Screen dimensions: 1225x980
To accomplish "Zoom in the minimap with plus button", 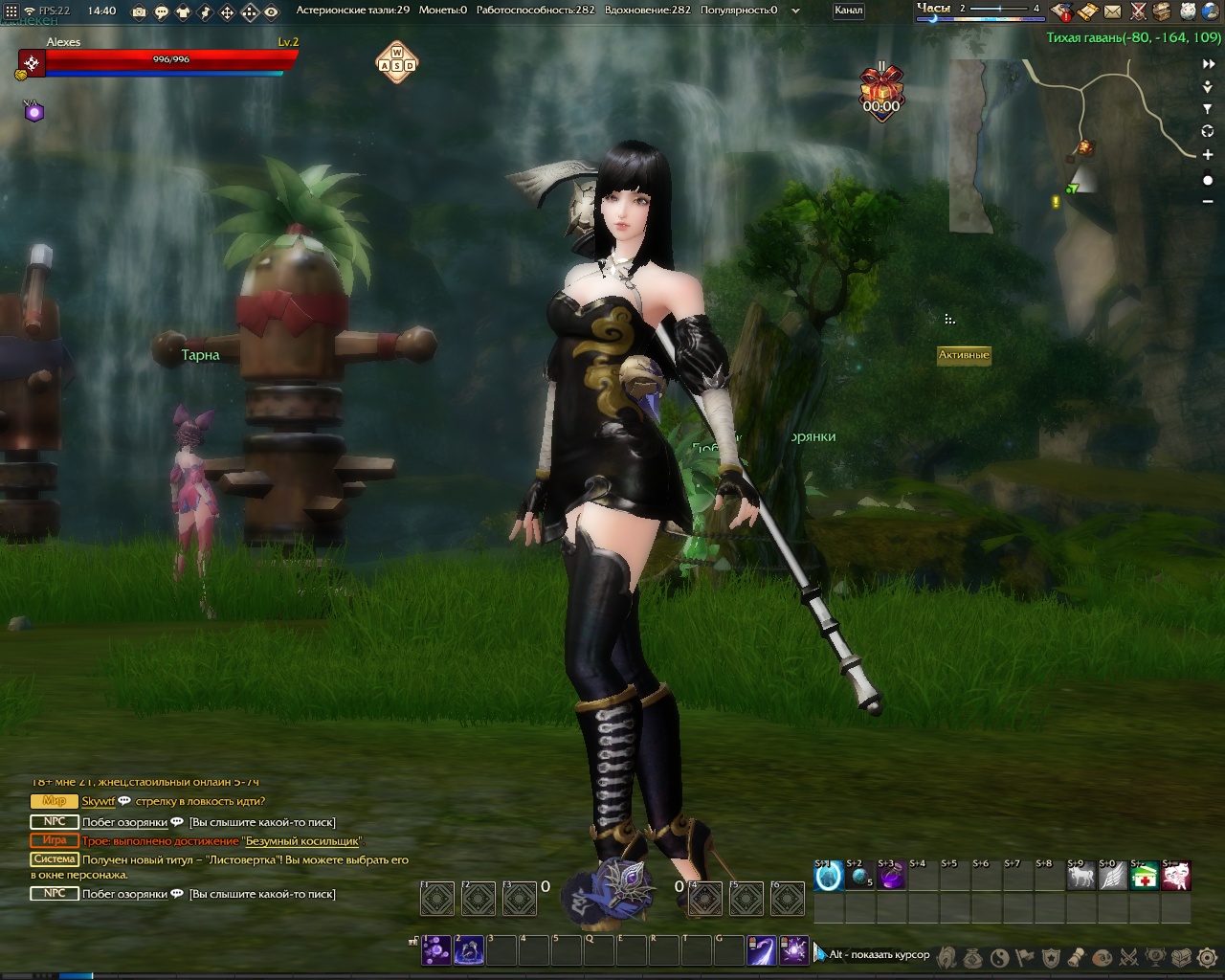I will coord(1208,154).
